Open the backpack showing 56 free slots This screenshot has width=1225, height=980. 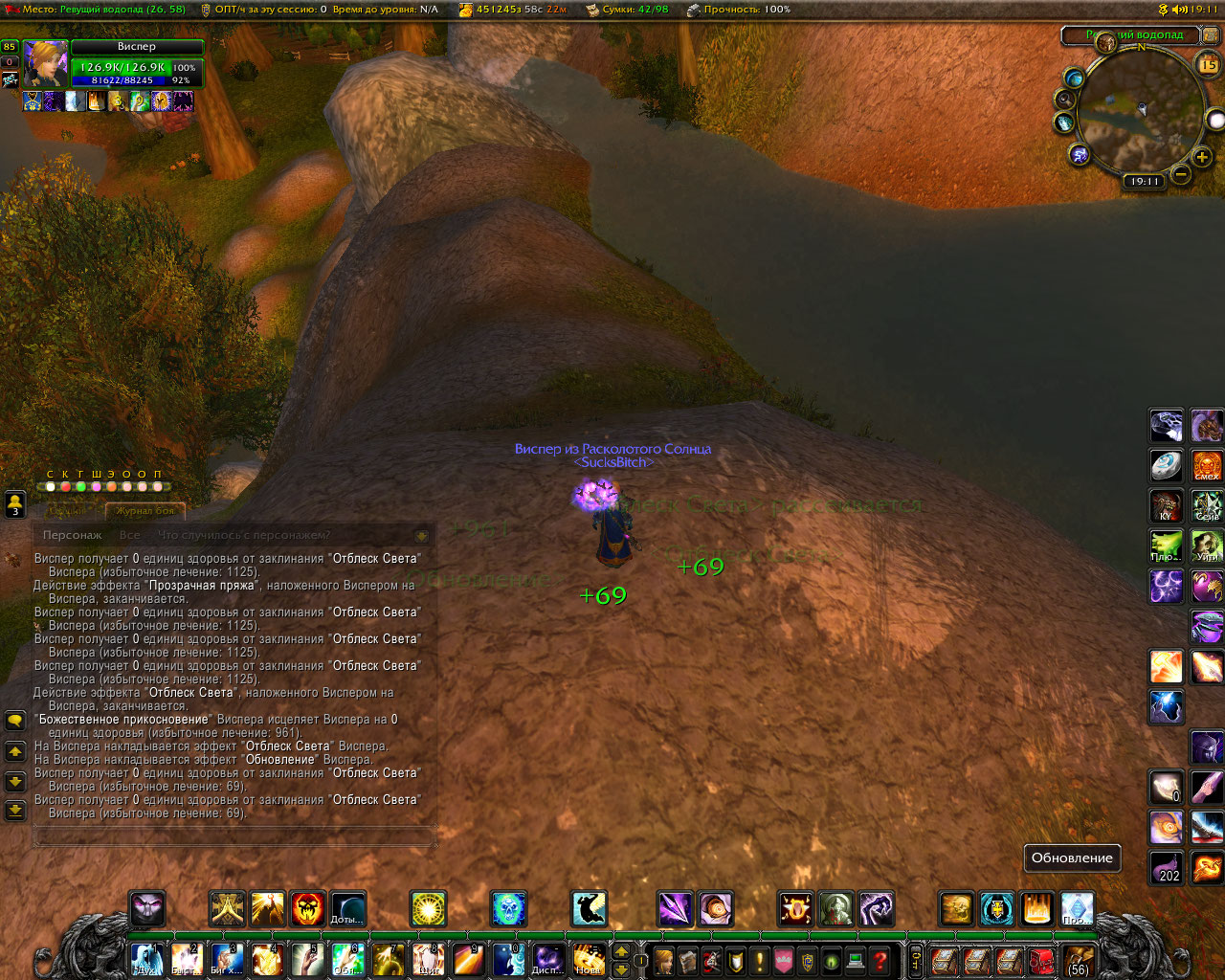(x=1079, y=960)
